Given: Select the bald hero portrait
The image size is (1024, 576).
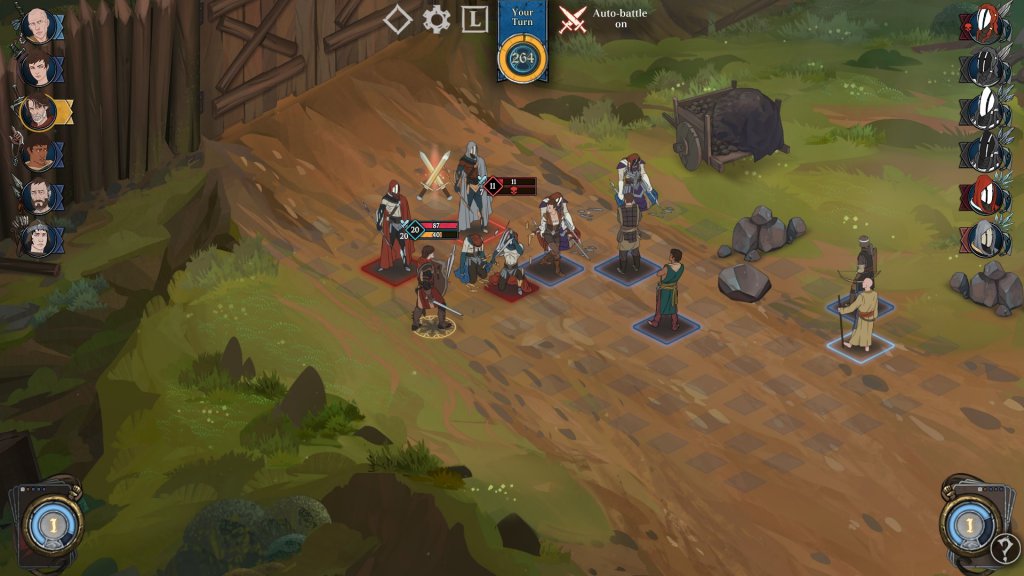Looking at the screenshot, I should click(38, 27).
